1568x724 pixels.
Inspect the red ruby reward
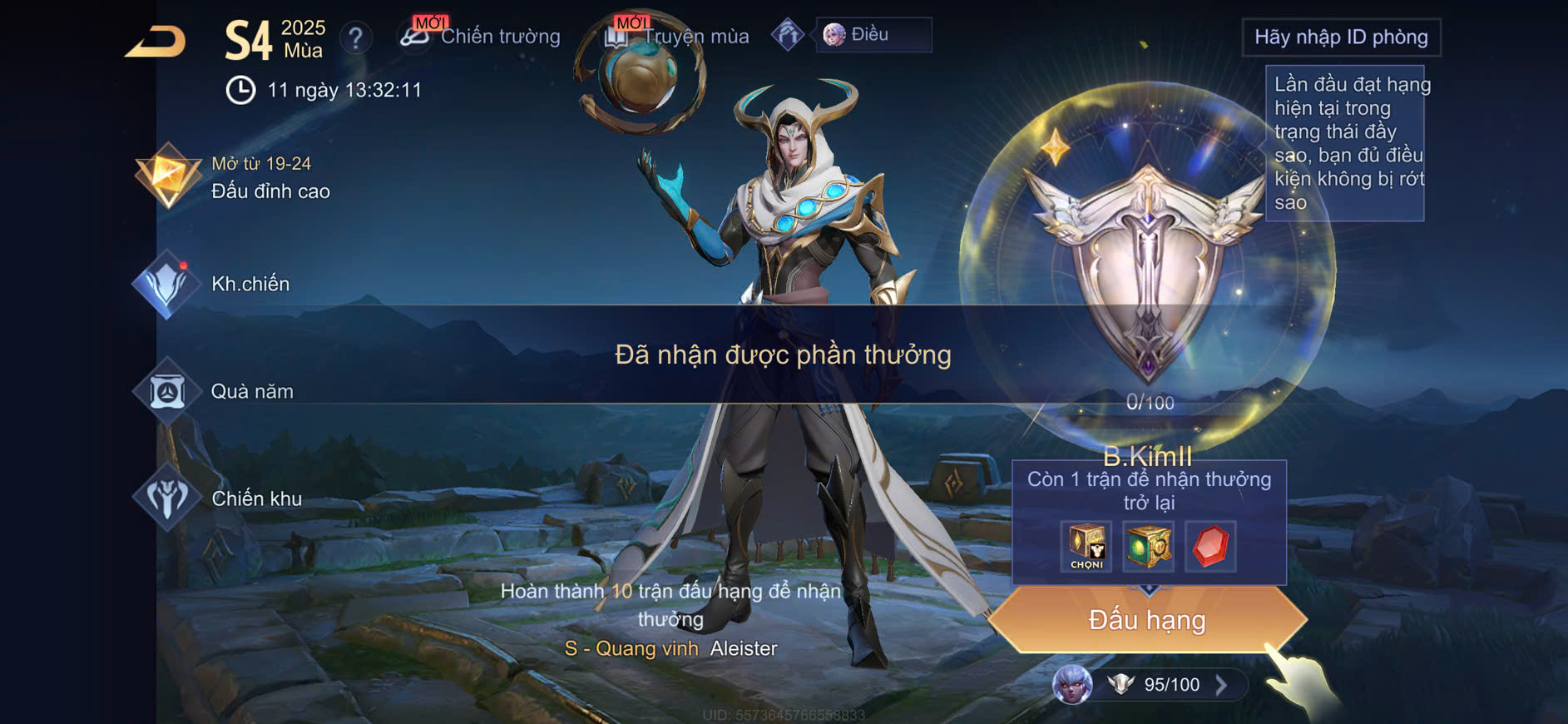coord(1210,547)
